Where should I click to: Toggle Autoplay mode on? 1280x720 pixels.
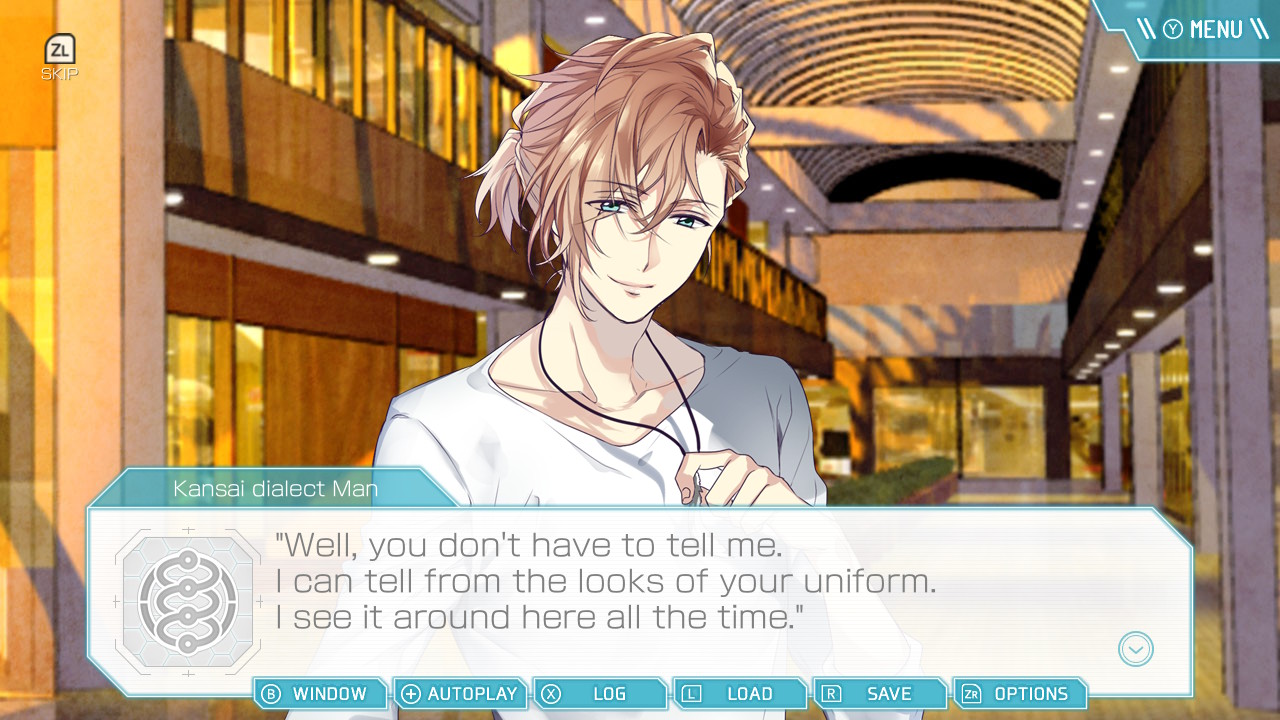(460, 693)
